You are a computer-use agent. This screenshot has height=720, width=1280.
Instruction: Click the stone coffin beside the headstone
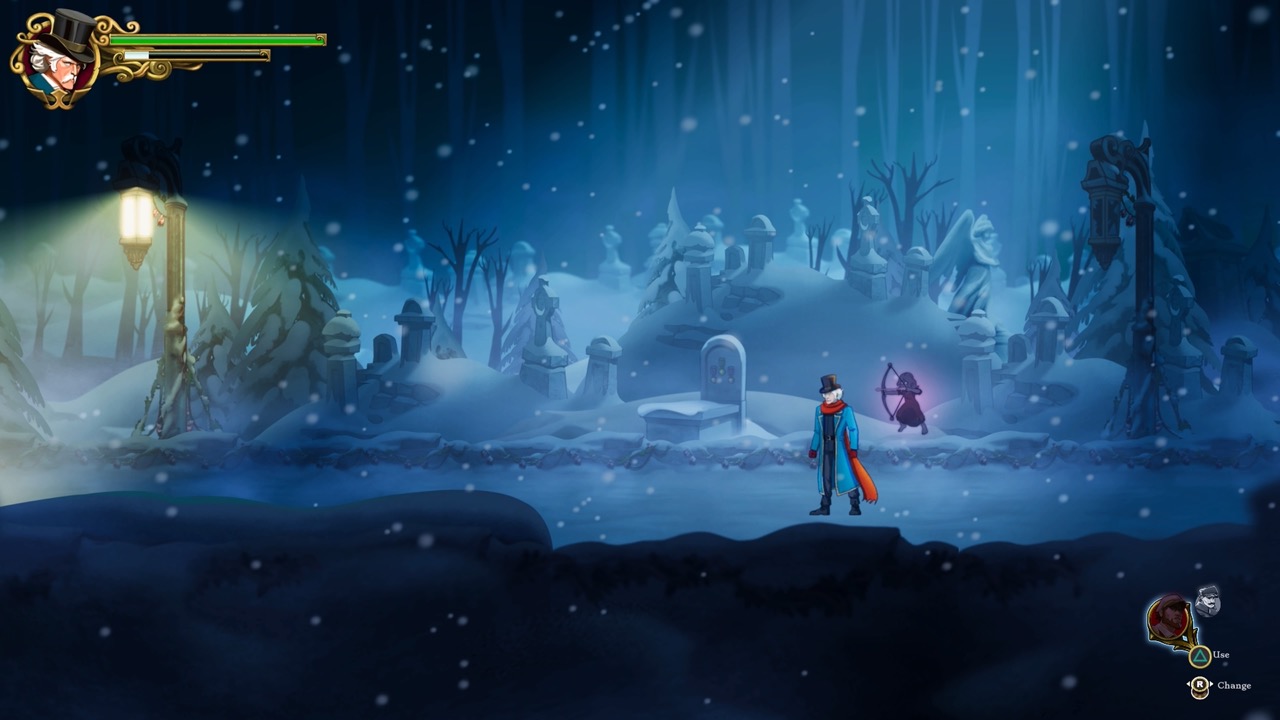coord(680,420)
